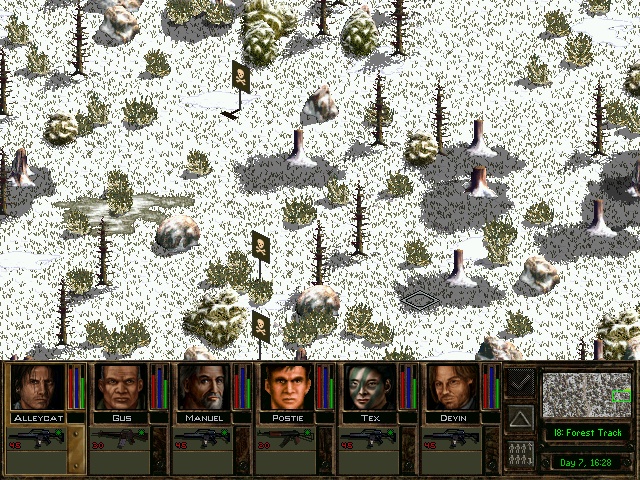Click the checkmark end-turn button
This screenshot has width=640, height=480.
click(519, 382)
